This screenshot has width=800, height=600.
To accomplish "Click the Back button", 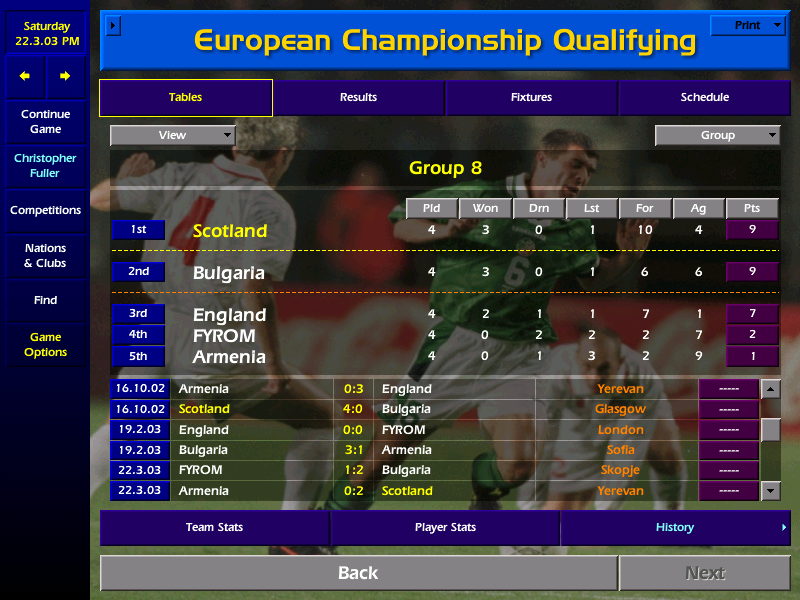I will point(358,573).
